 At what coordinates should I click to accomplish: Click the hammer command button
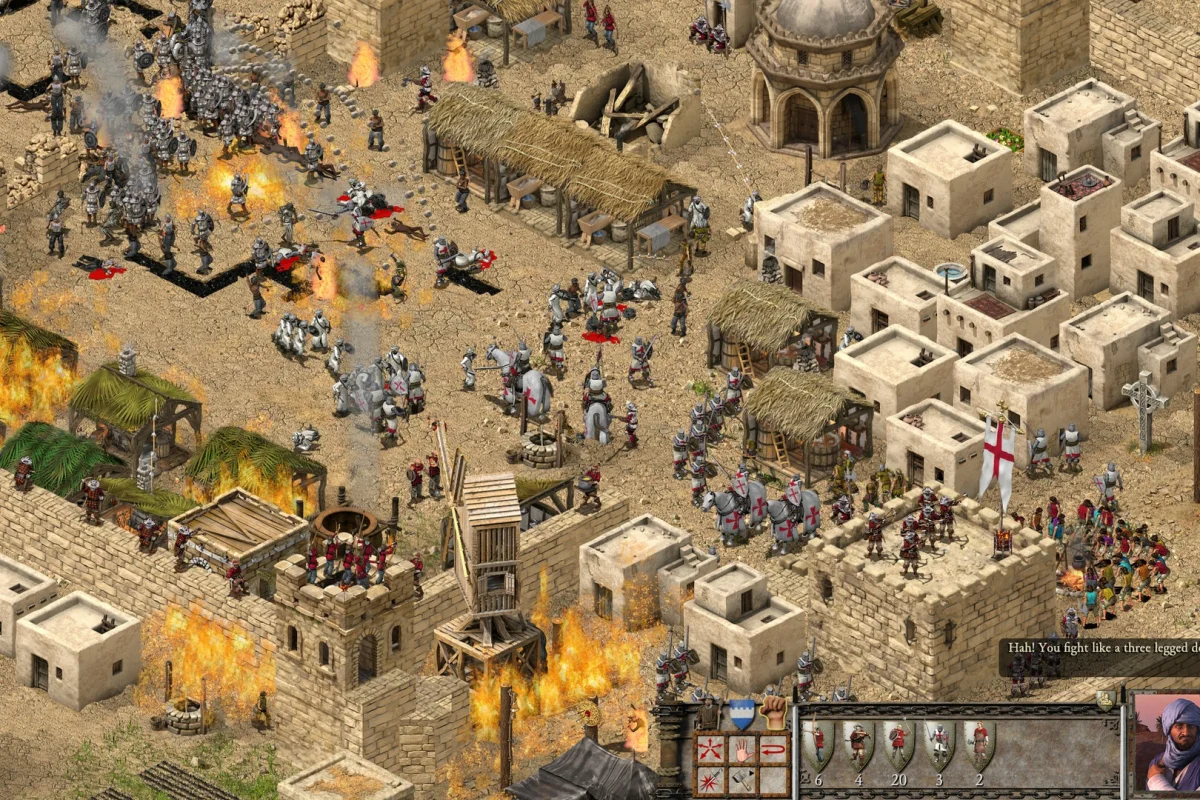(742, 778)
